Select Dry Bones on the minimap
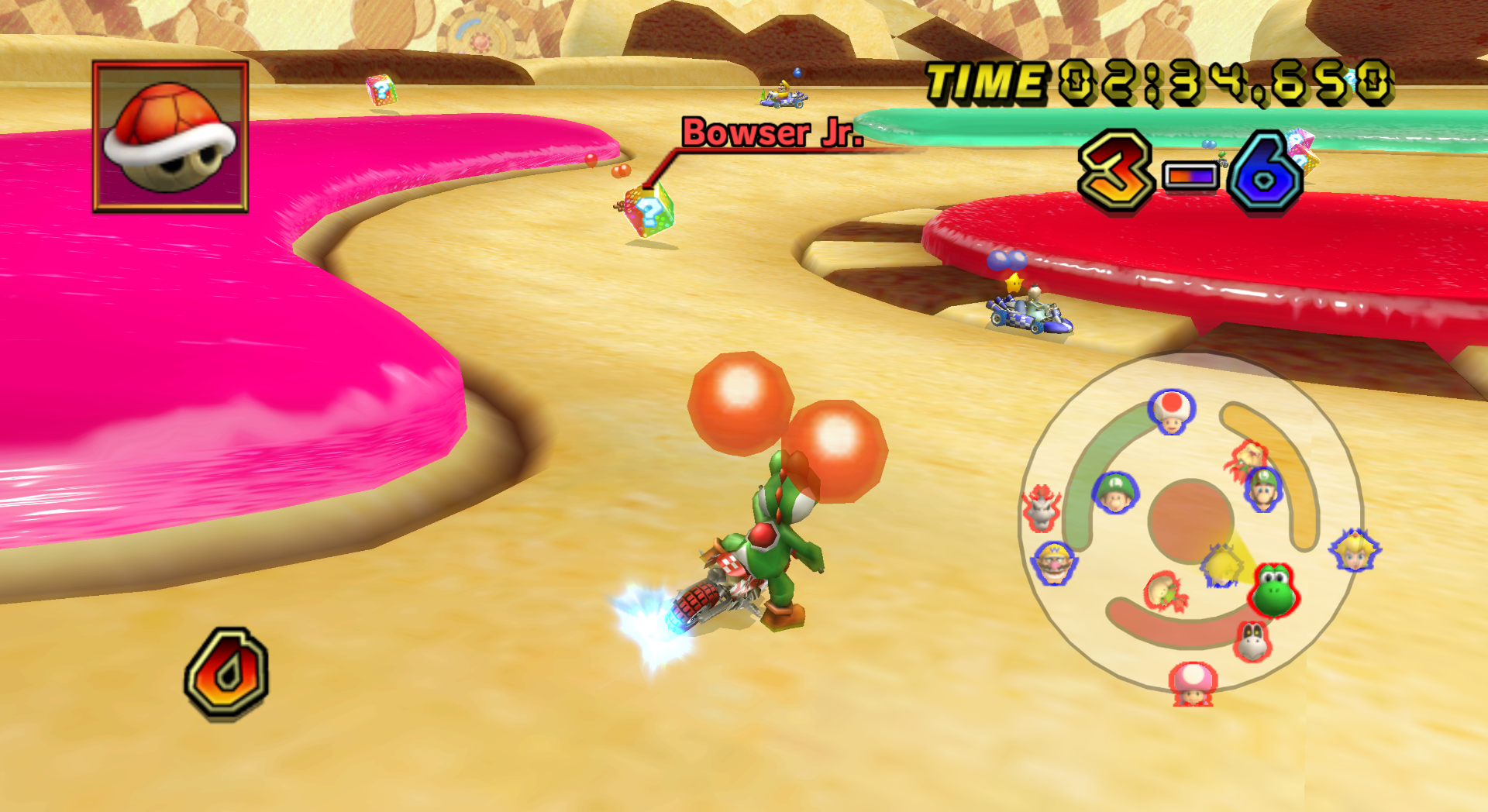 pos(1252,641)
